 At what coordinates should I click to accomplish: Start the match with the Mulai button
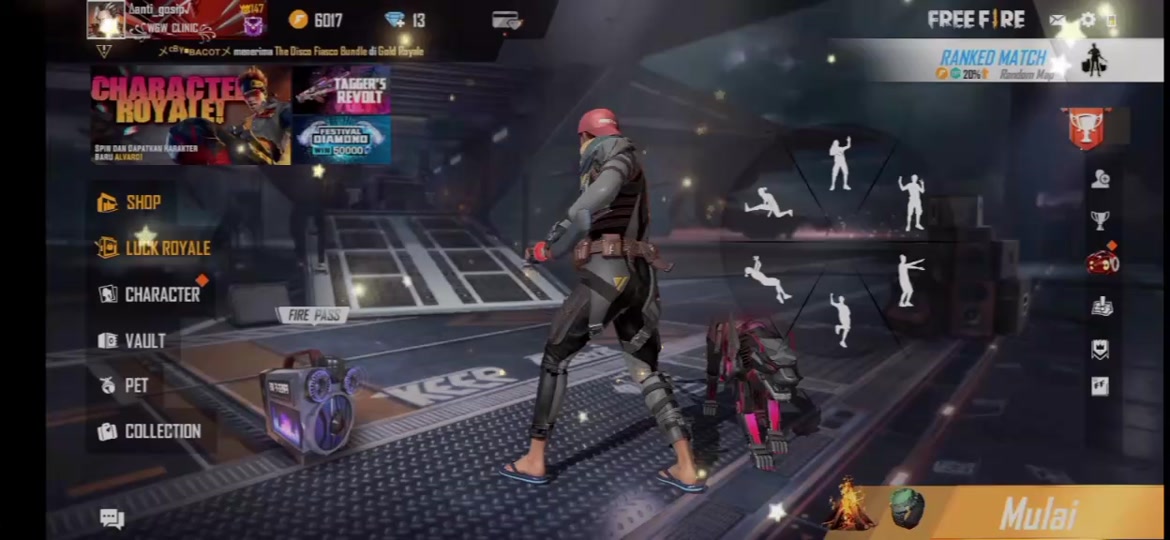tap(1038, 514)
